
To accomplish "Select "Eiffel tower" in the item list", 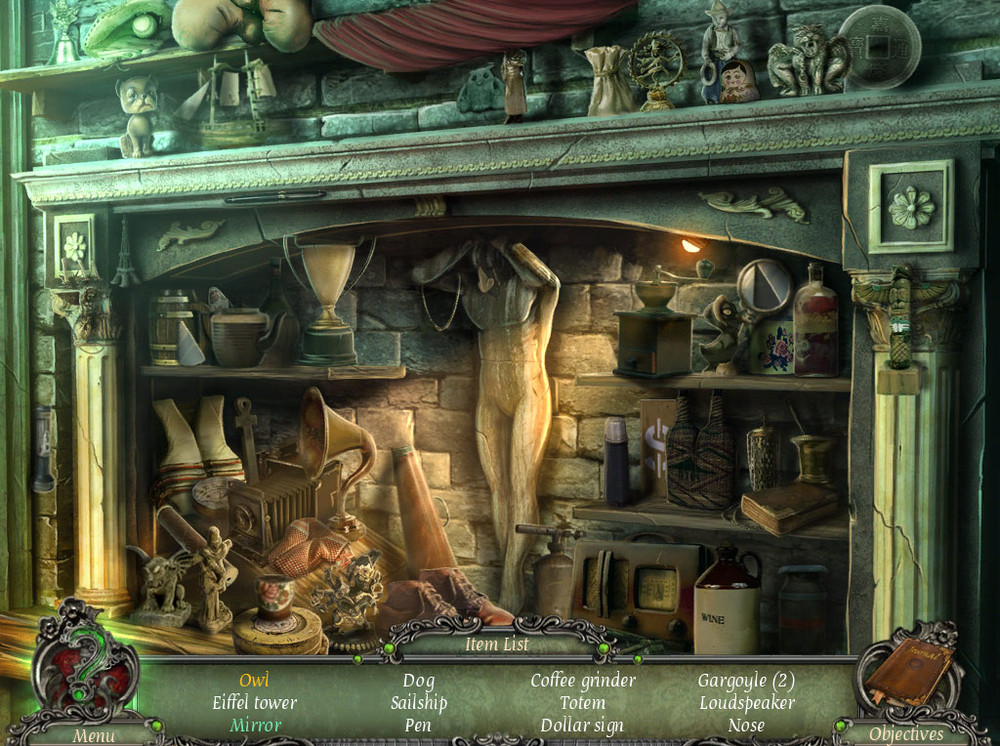I will 254,703.
